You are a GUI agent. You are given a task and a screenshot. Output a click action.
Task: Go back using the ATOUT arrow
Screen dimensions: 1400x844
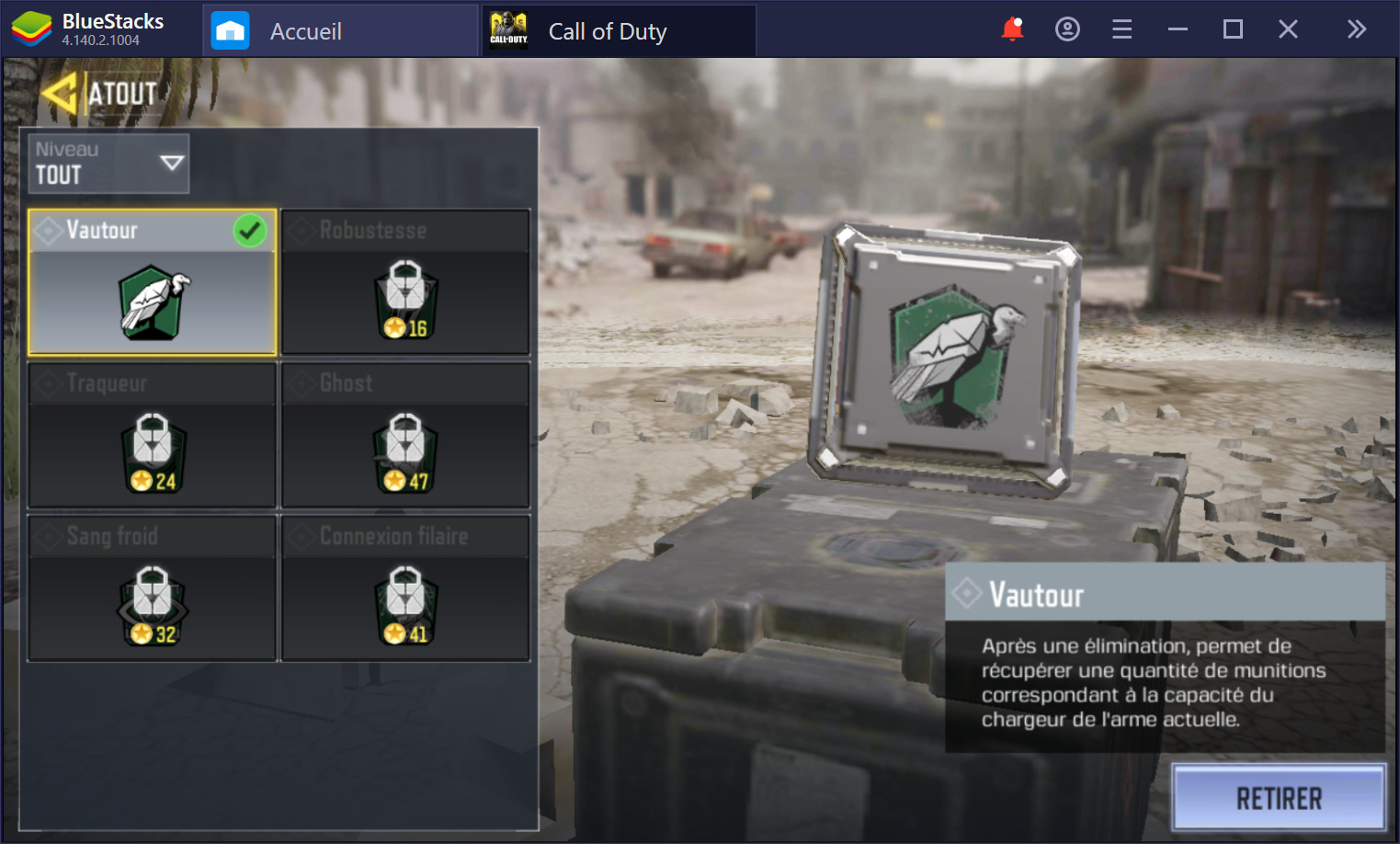(63, 91)
